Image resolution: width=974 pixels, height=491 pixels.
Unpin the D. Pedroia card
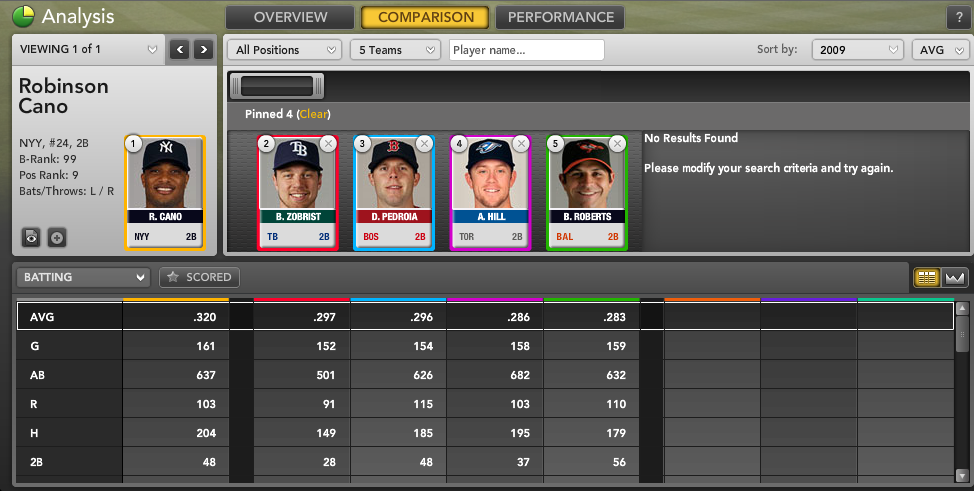click(424, 144)
